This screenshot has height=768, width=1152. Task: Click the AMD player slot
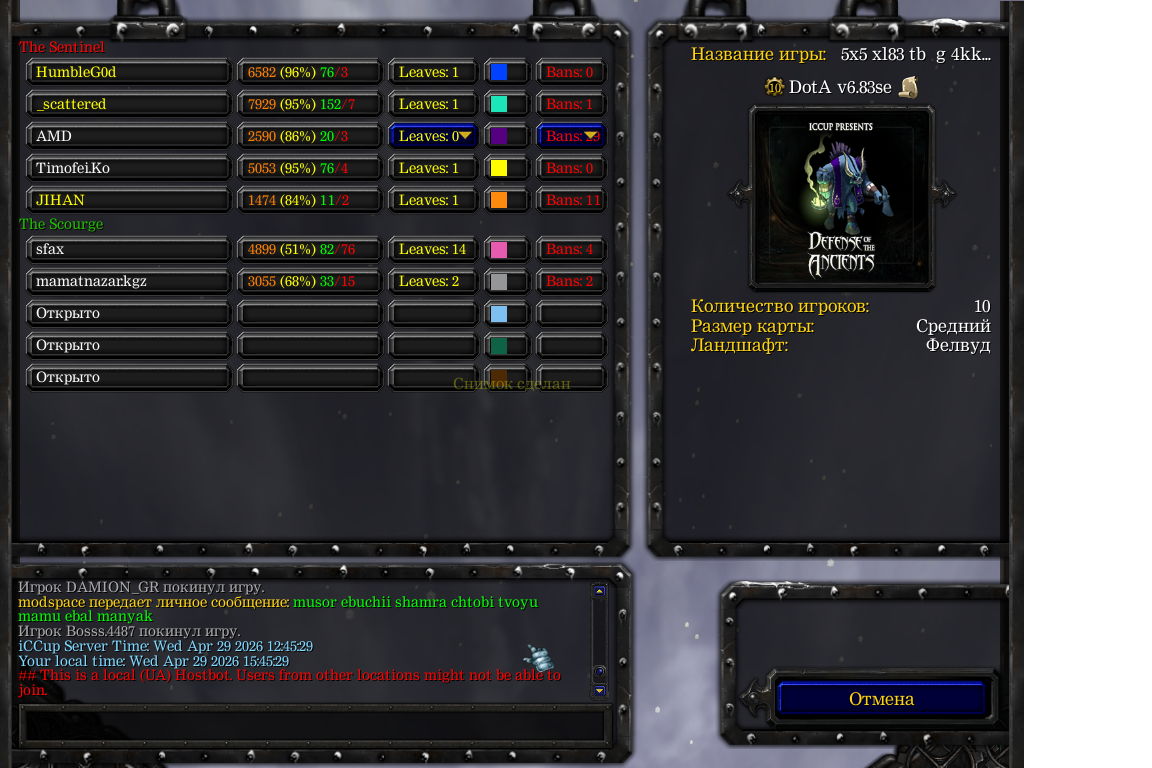point(129,136)
